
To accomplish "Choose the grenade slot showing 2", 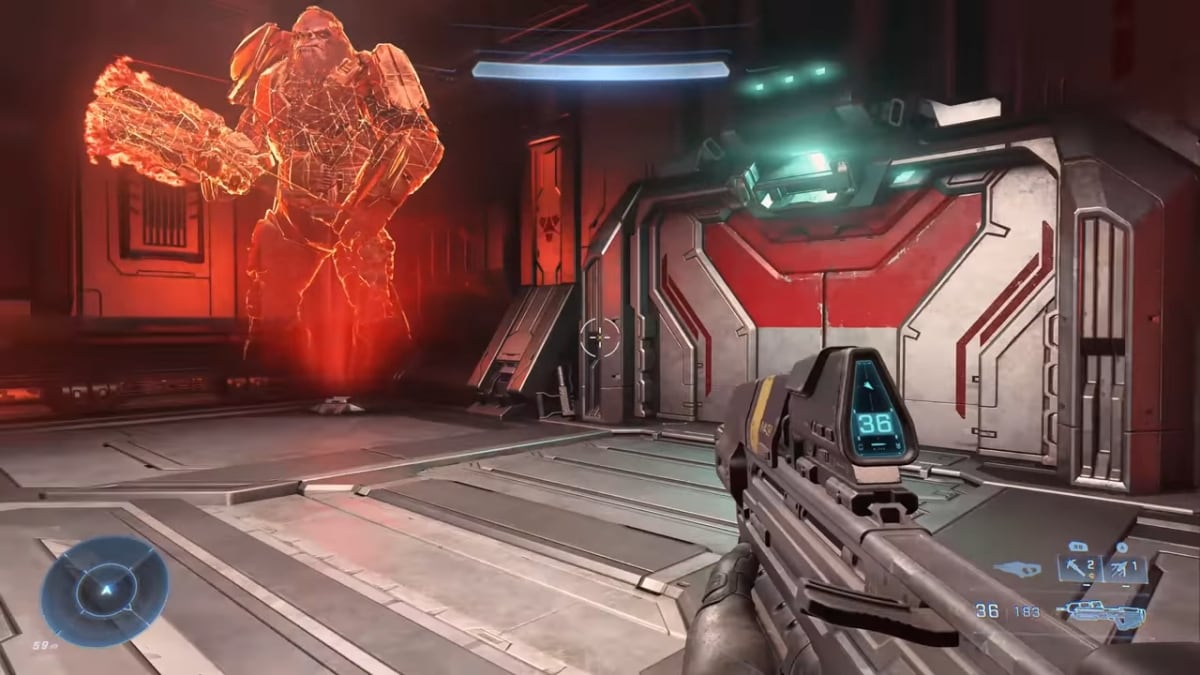I will 1078,569.
